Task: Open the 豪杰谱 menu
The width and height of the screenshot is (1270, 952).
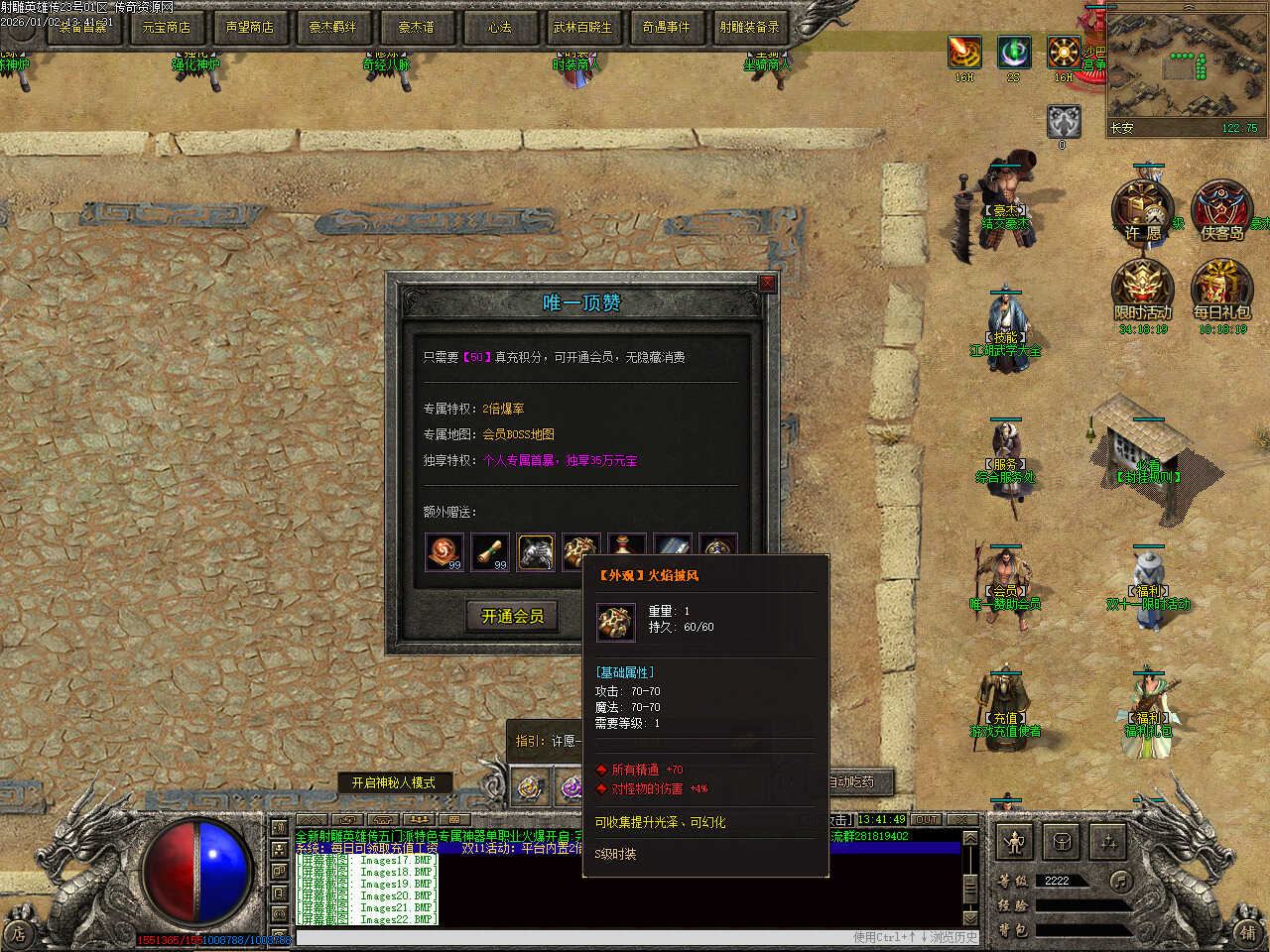Action: tap(416, 27)
